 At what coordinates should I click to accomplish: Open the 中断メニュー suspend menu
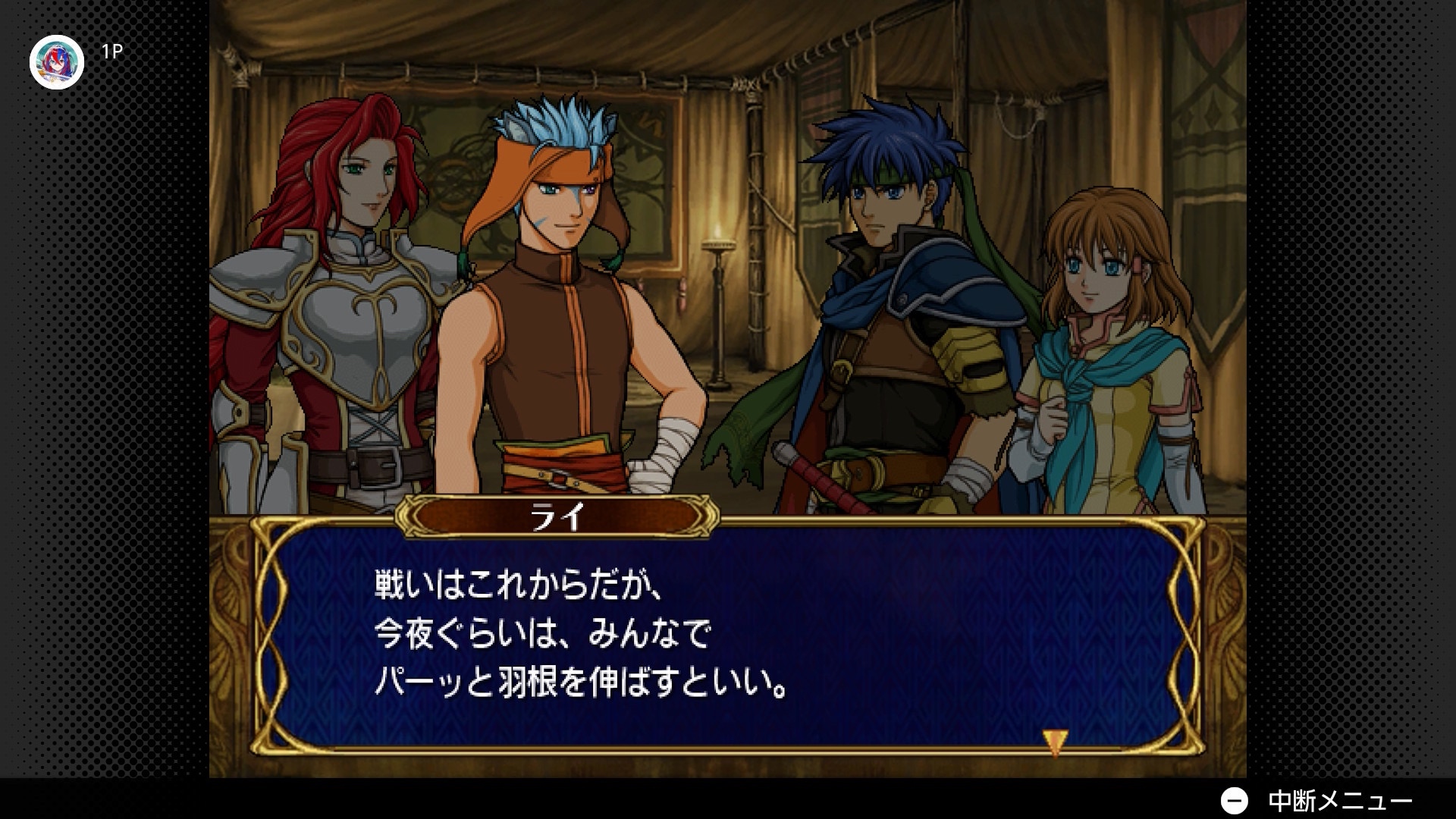click(x=1316, y=801)
